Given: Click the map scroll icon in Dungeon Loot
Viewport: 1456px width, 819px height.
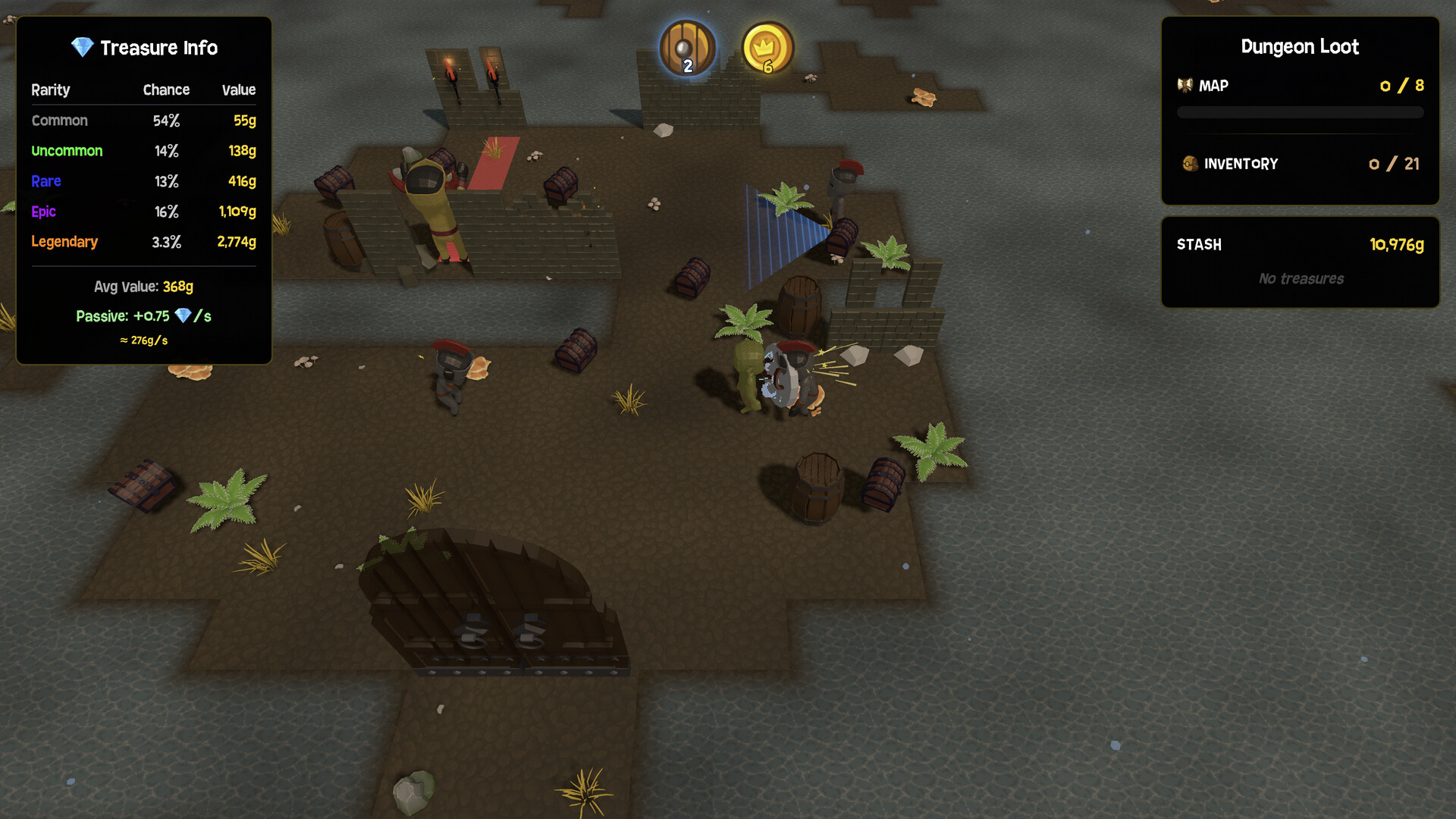Looking at the screenshot, I should [1185, 85].
